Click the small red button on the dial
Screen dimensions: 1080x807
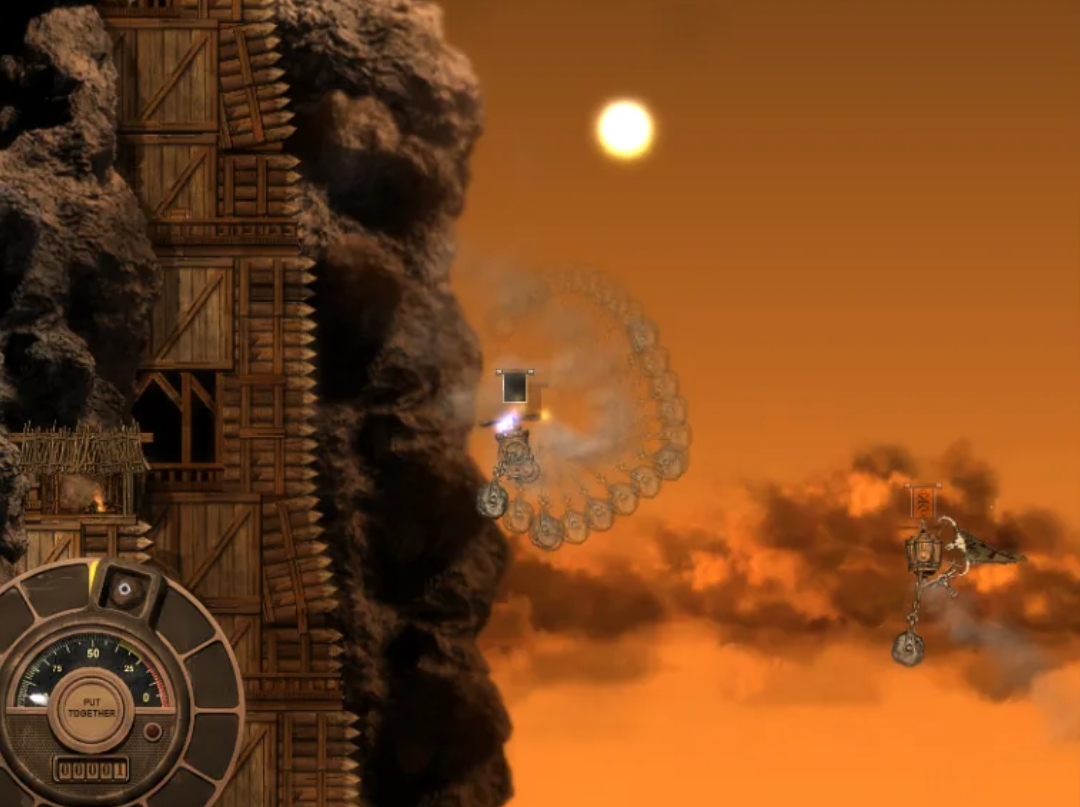[153, 732]
